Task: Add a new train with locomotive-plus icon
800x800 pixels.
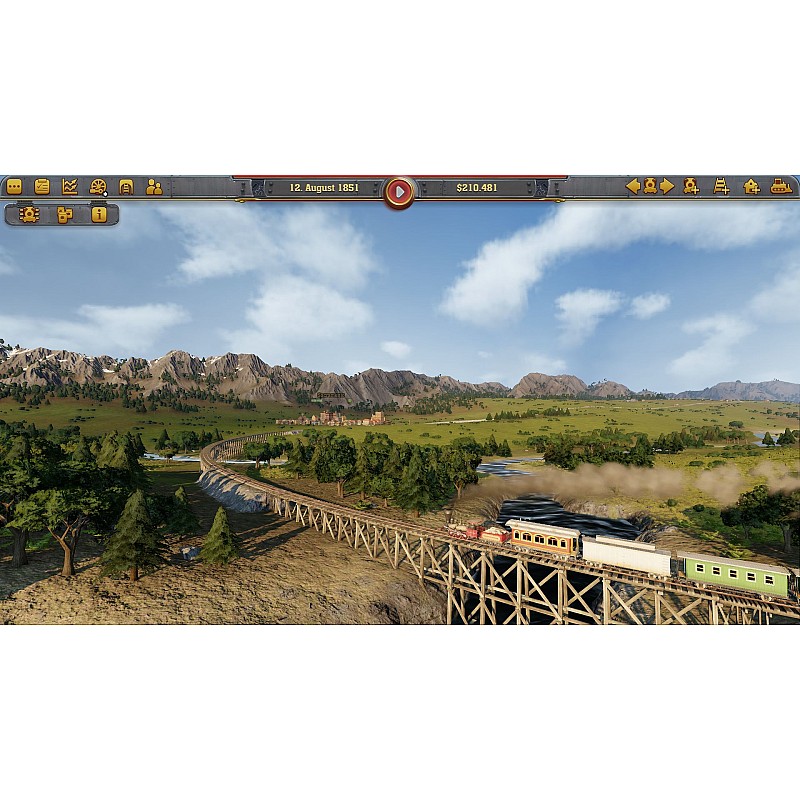Action: click(x=691, y=186)
